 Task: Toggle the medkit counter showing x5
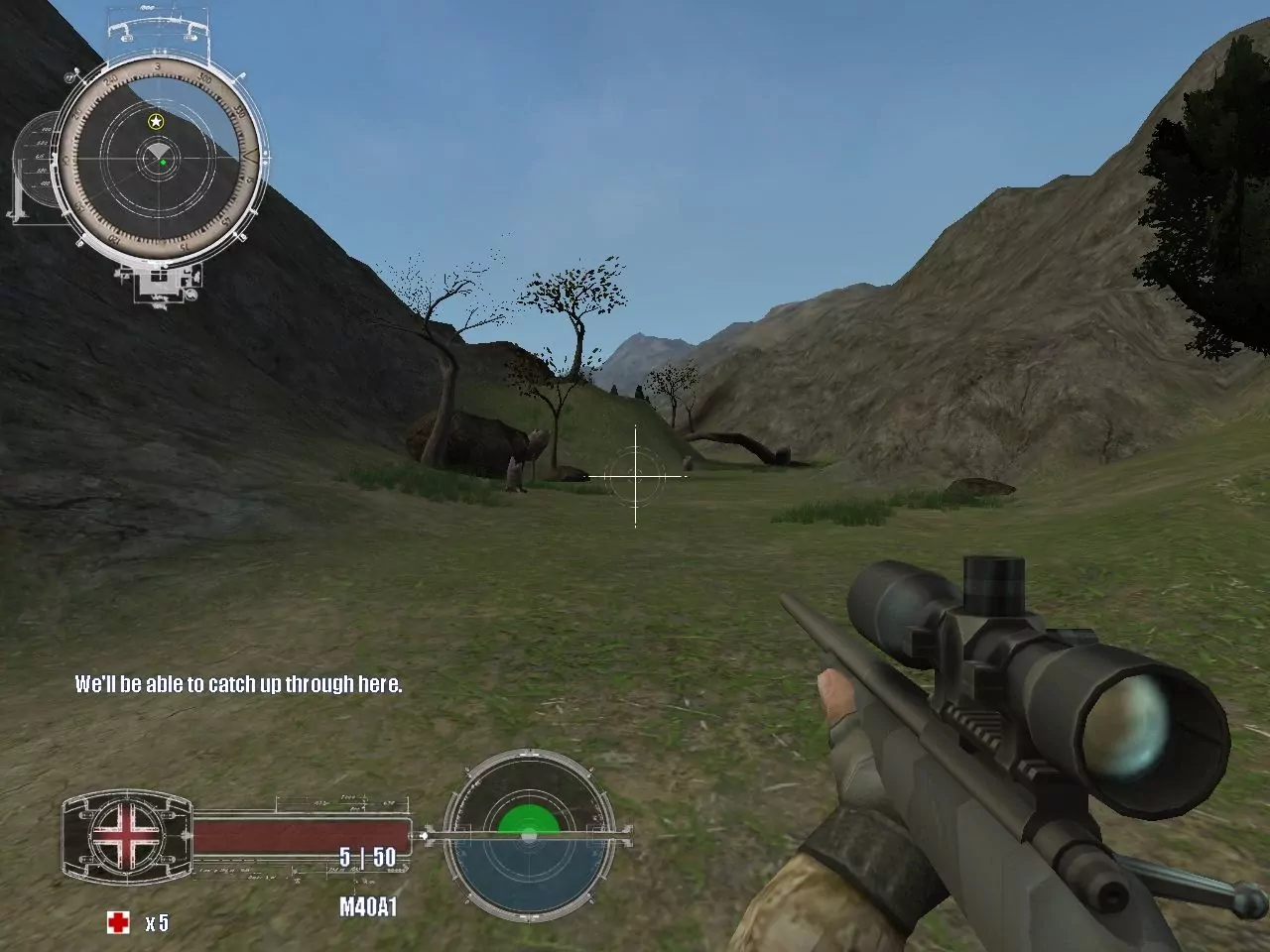157,922
